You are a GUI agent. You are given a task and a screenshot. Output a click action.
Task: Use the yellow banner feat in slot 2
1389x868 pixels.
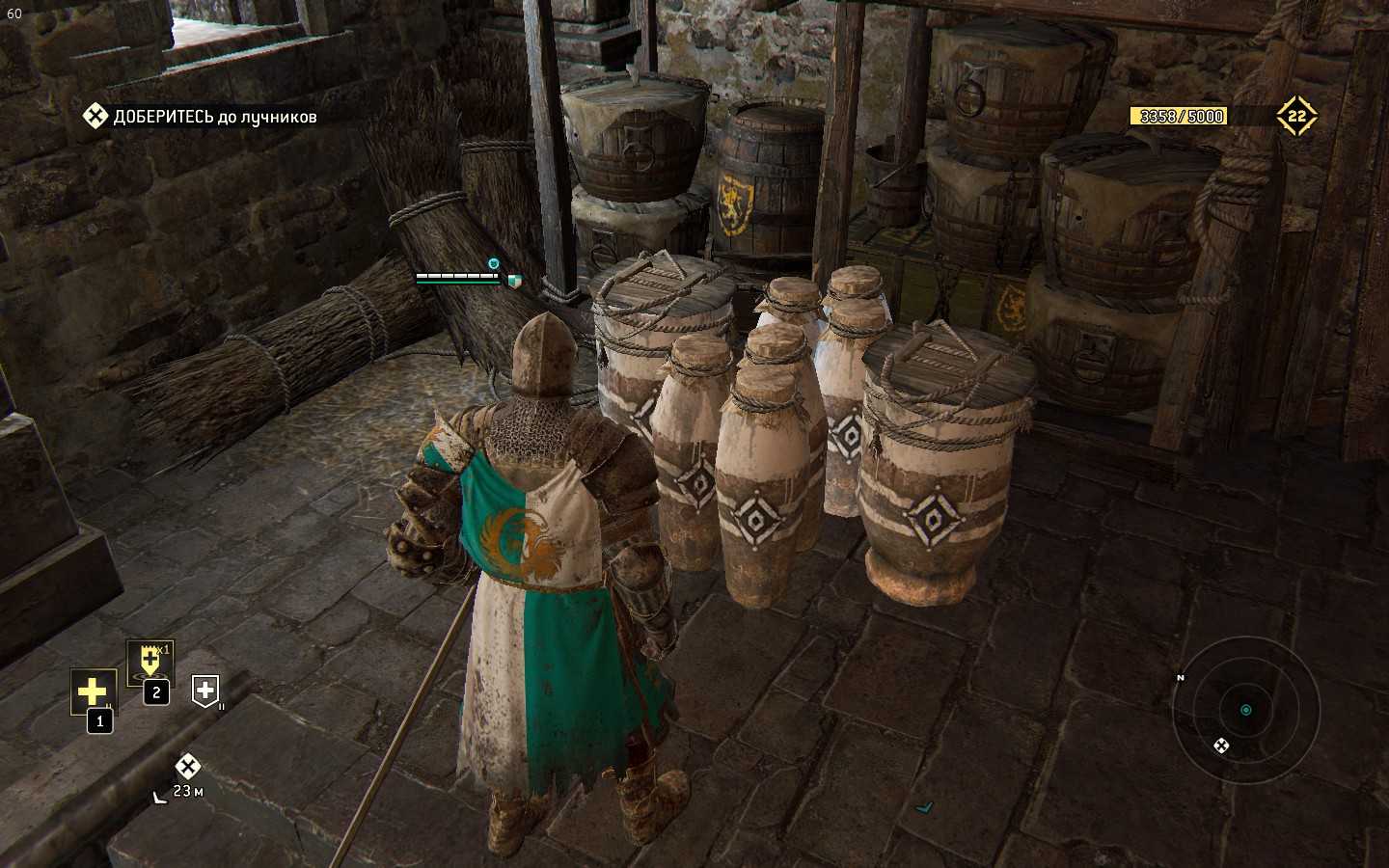point(150,662)
